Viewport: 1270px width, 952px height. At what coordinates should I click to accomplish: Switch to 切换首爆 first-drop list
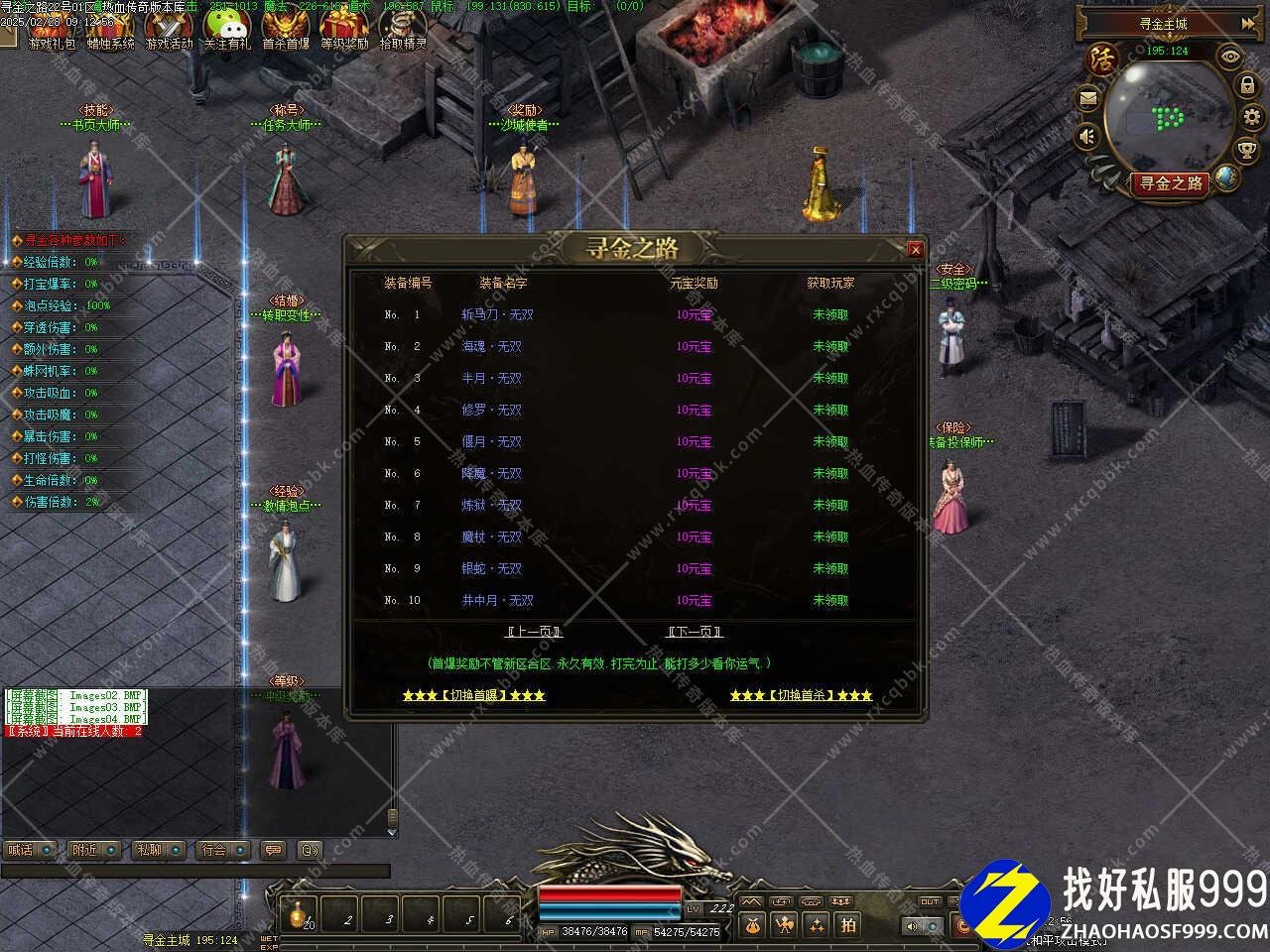point(473,695)
